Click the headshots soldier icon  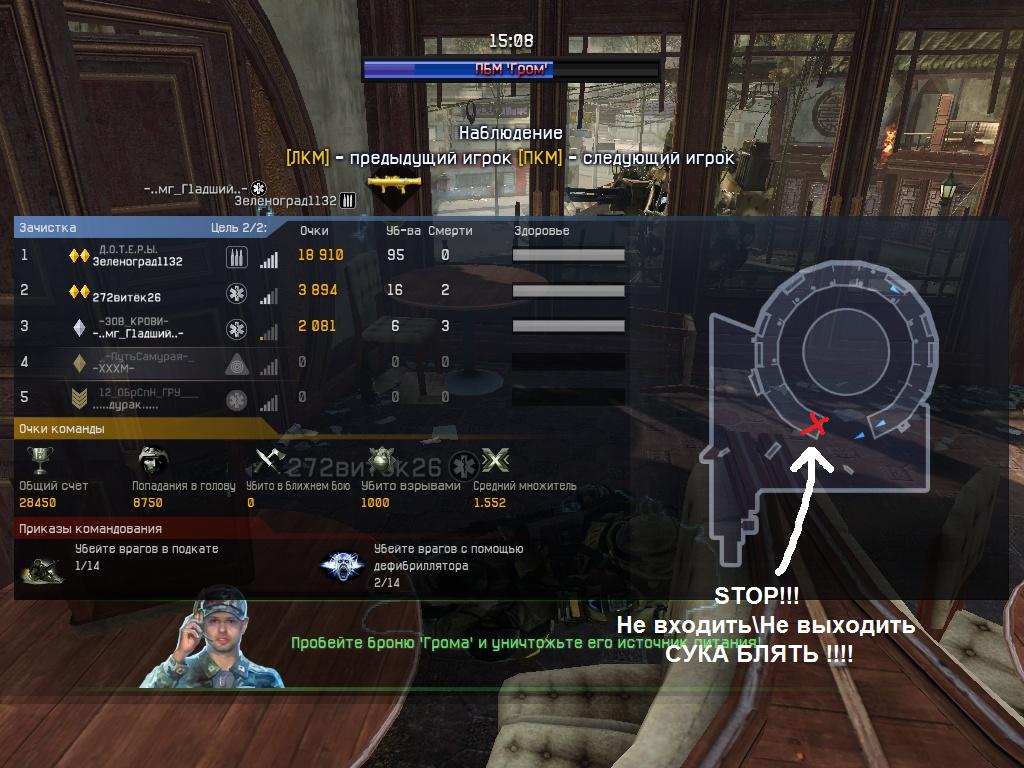tap(154, 461)
